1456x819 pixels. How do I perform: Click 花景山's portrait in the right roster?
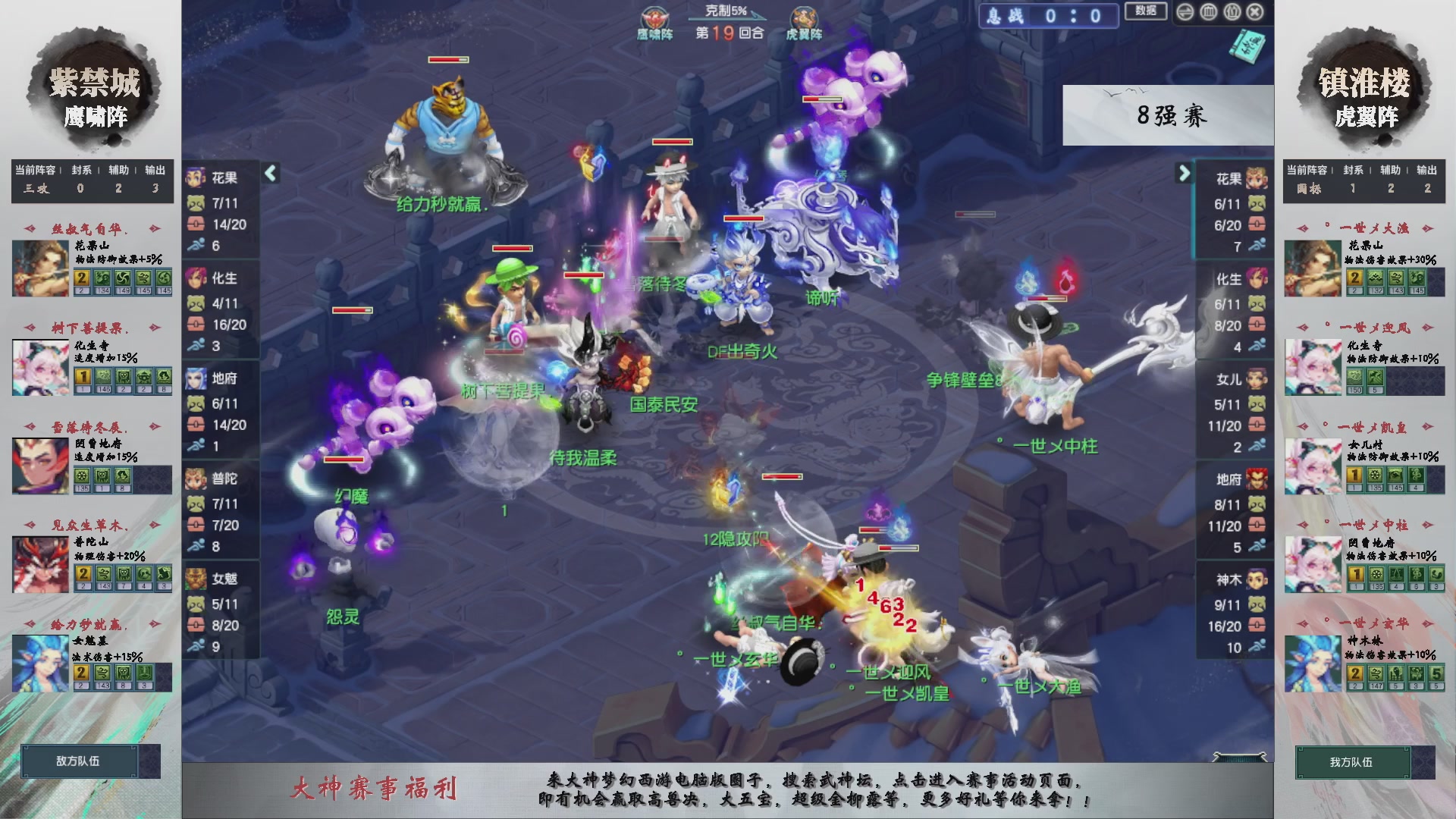[x=1314, y=267]
